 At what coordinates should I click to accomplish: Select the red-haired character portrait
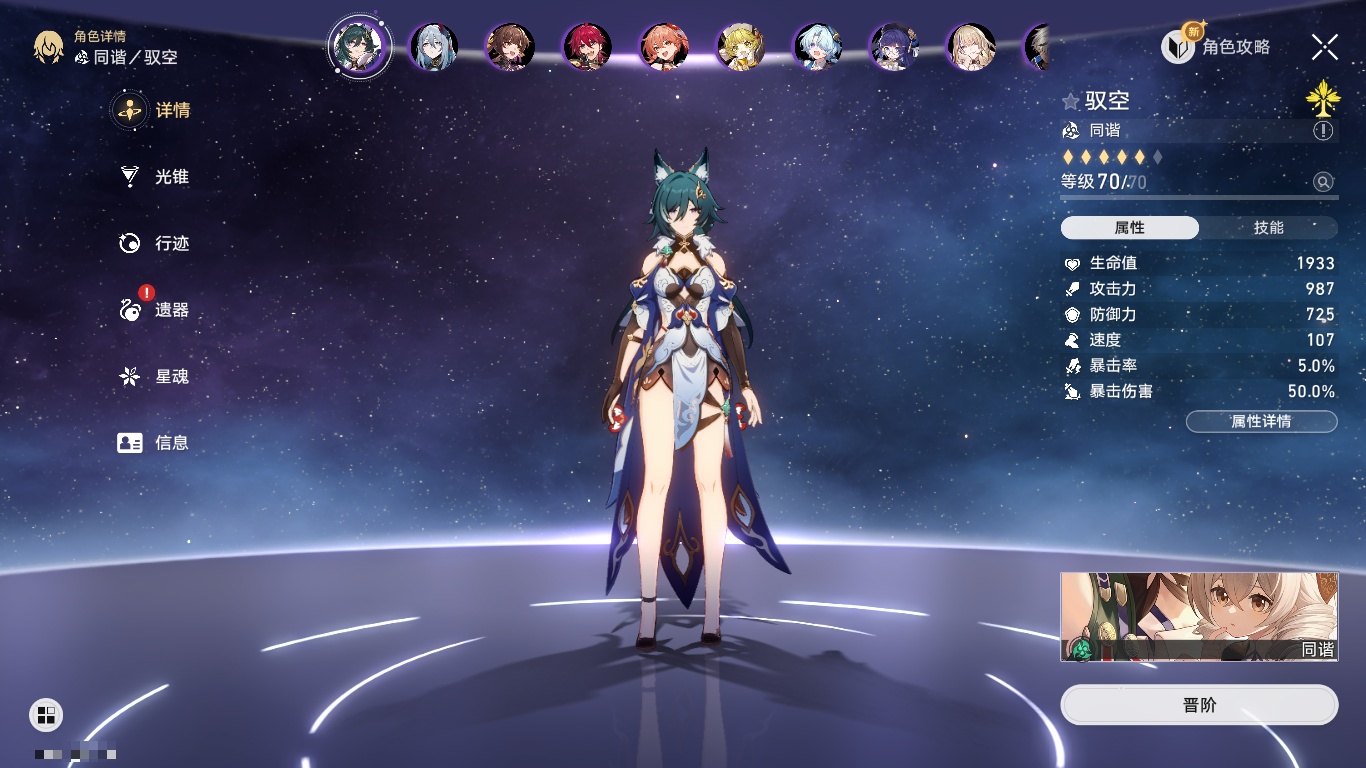587,47
